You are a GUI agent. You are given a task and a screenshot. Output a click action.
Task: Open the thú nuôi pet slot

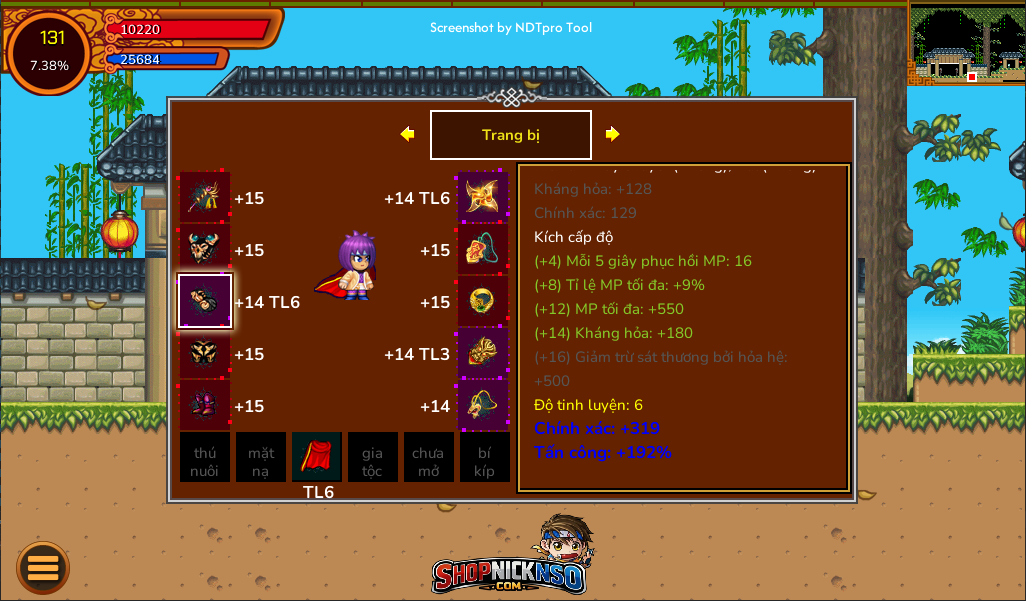(205, 457)
